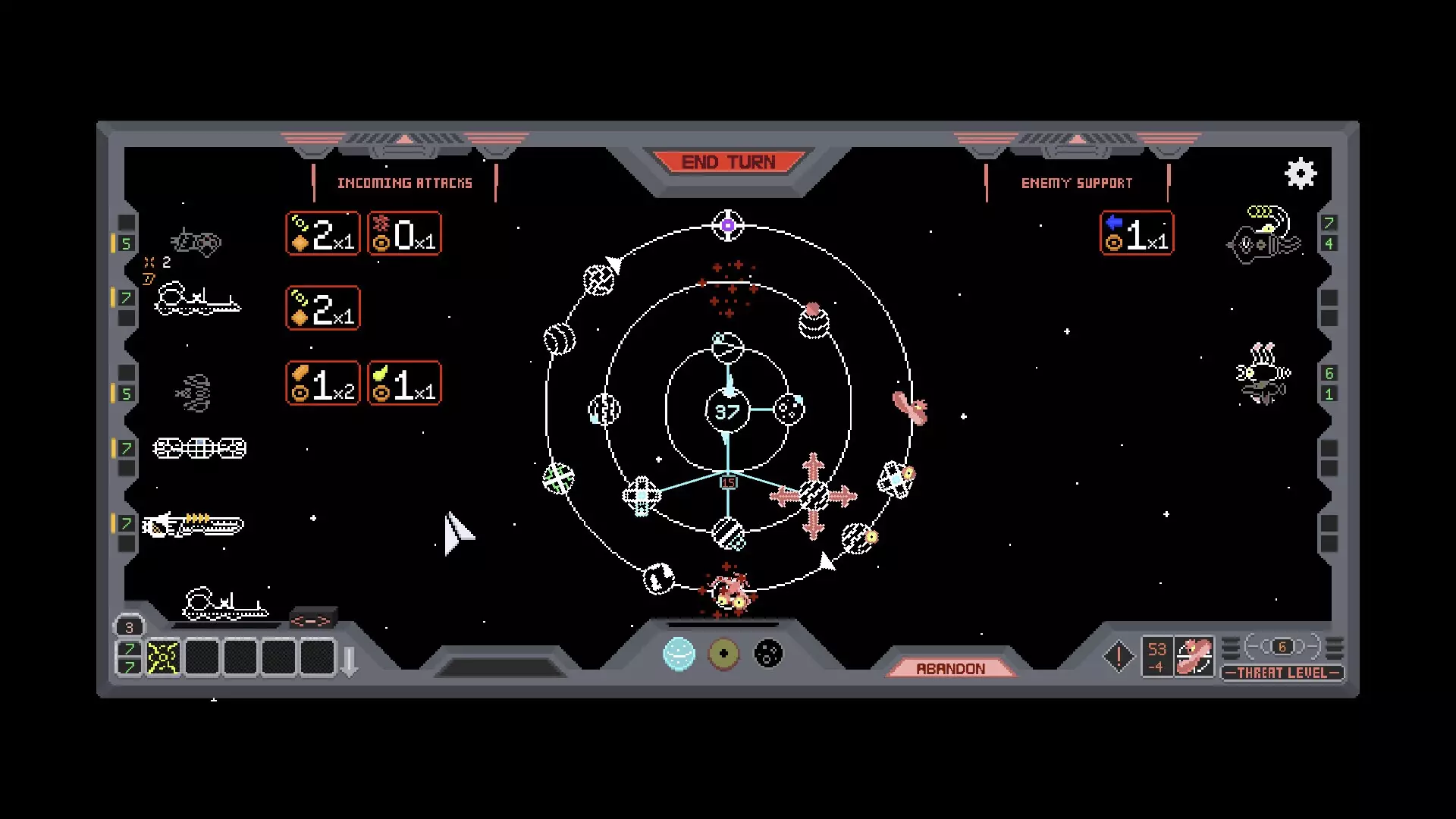End the current turn
Screen dimensions: 1456x819
[728, 162]
